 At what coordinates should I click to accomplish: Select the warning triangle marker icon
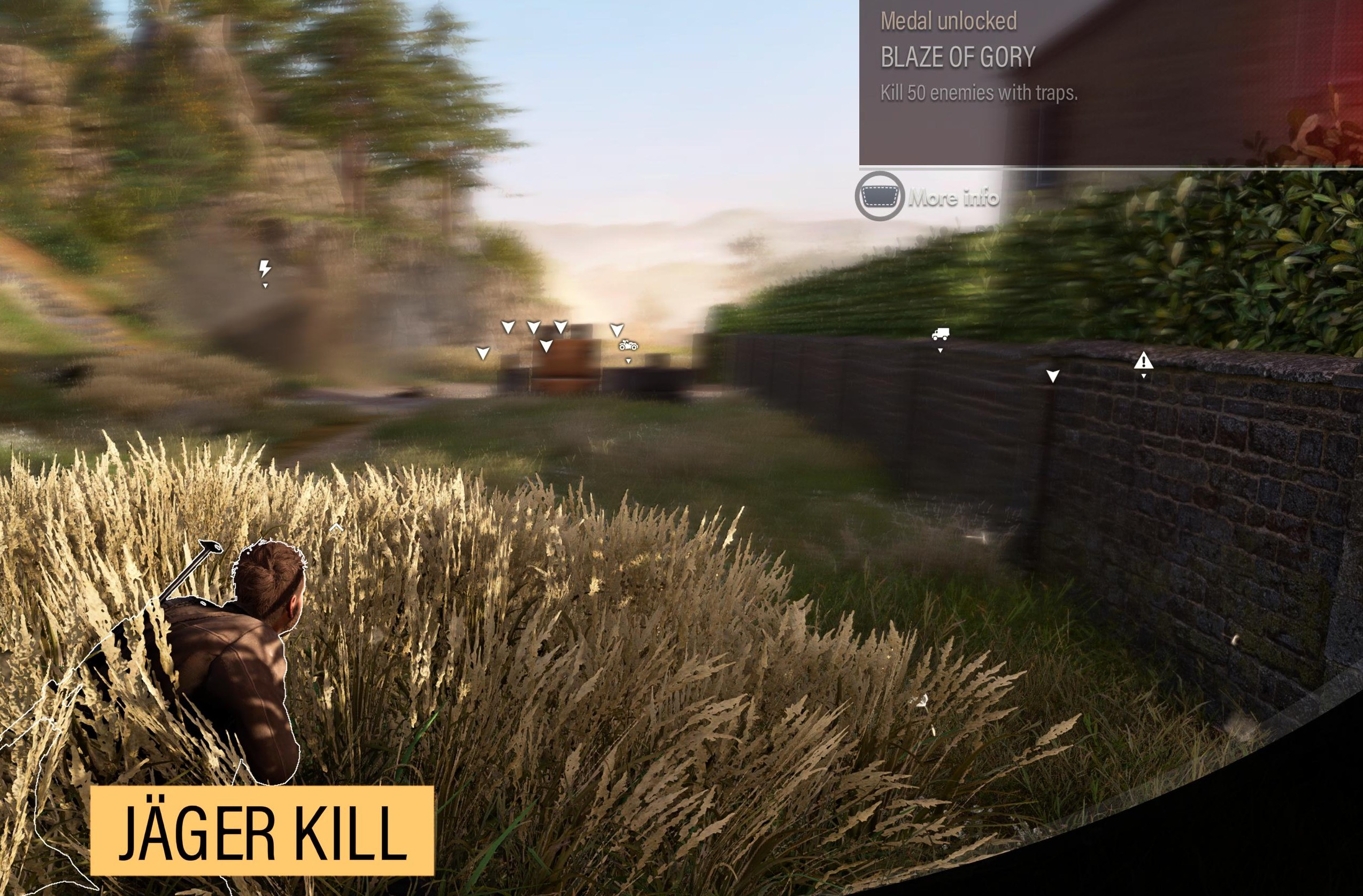click(x=1144, y=361)
